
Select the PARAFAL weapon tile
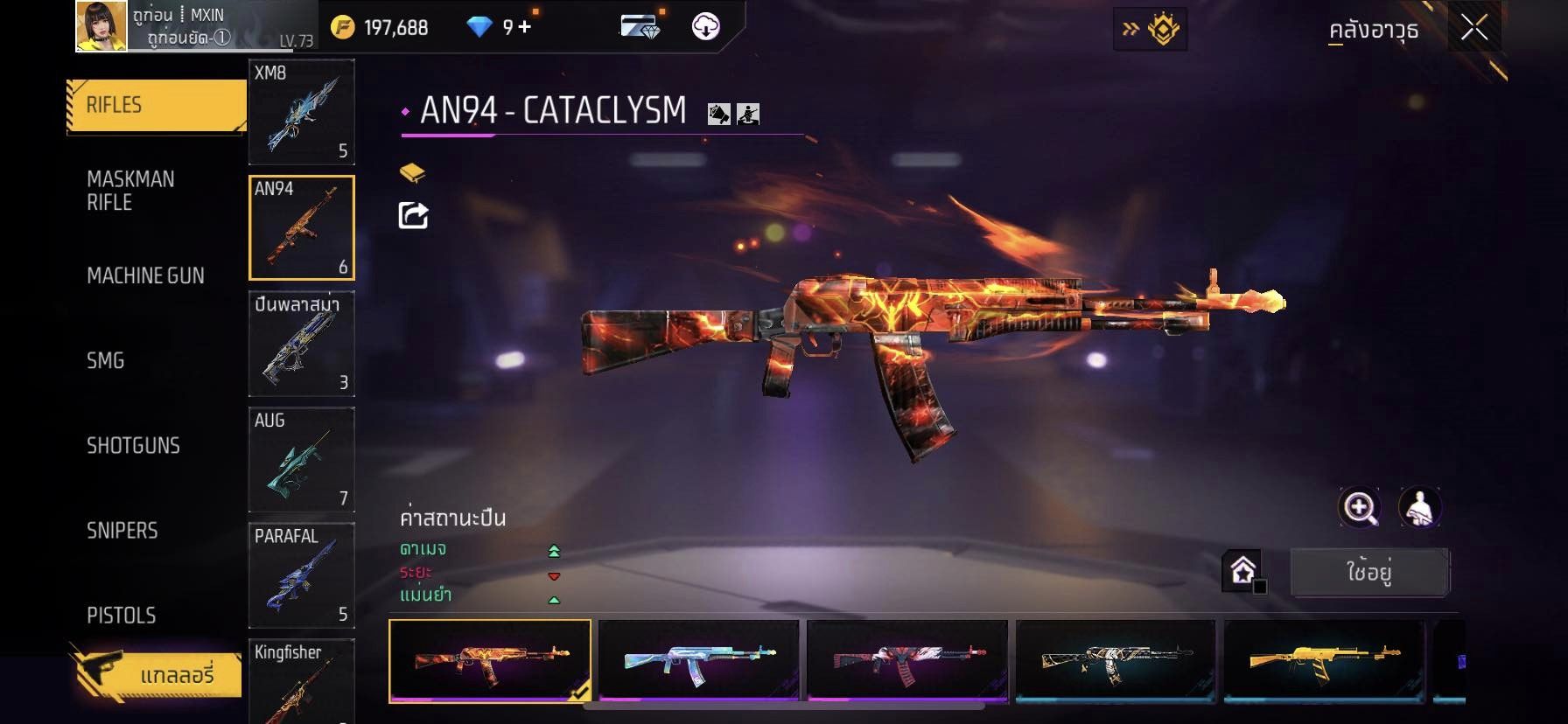point(301,574)
